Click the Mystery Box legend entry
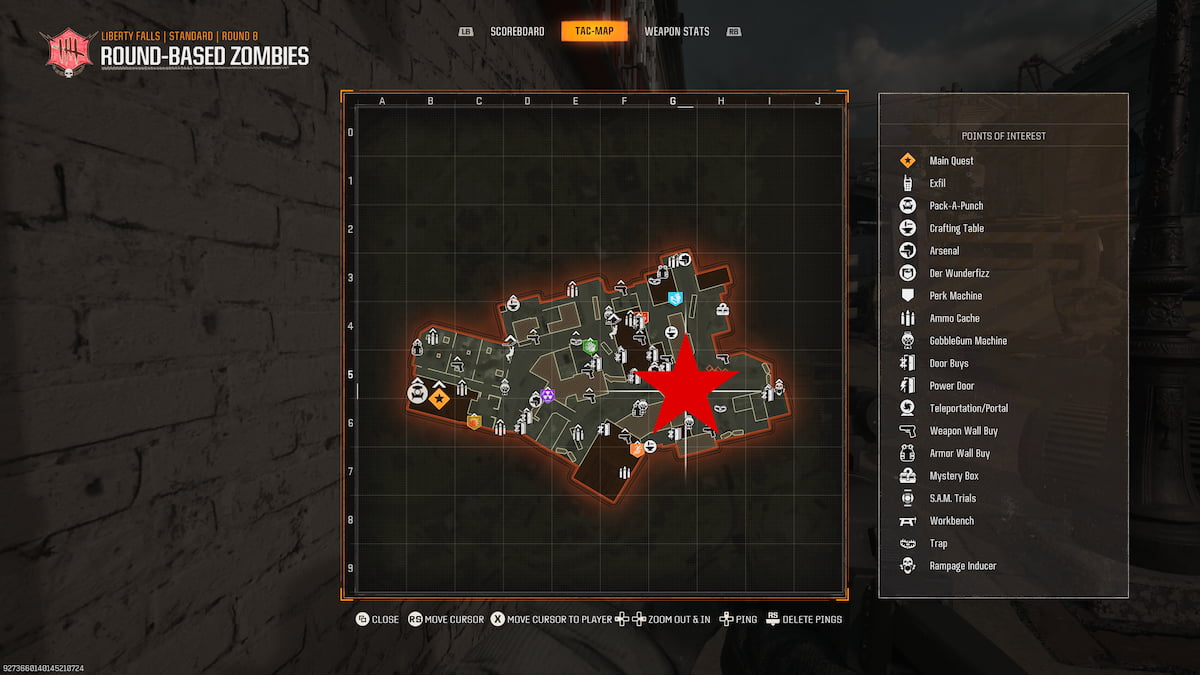Image resolution: width=1200 pixels, height=675 pixels. [953, 476]
